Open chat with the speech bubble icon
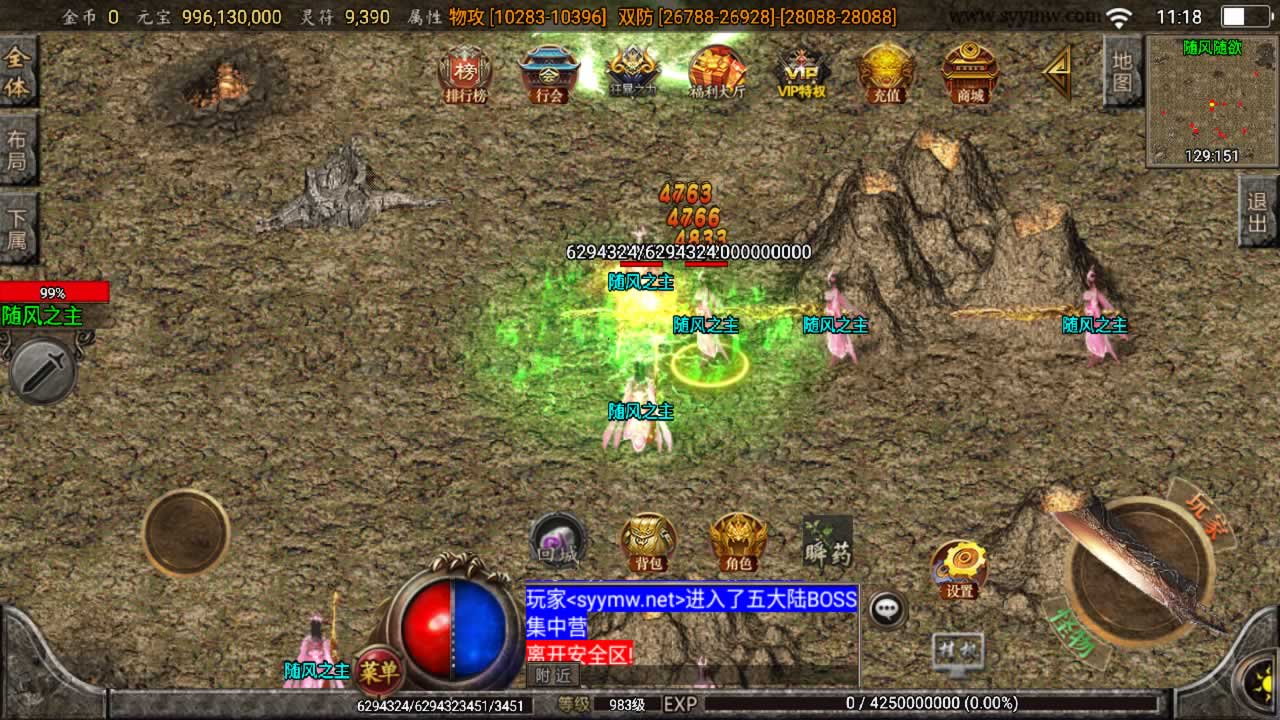This screenshot has width=1280, height=720. coord(887,608)
